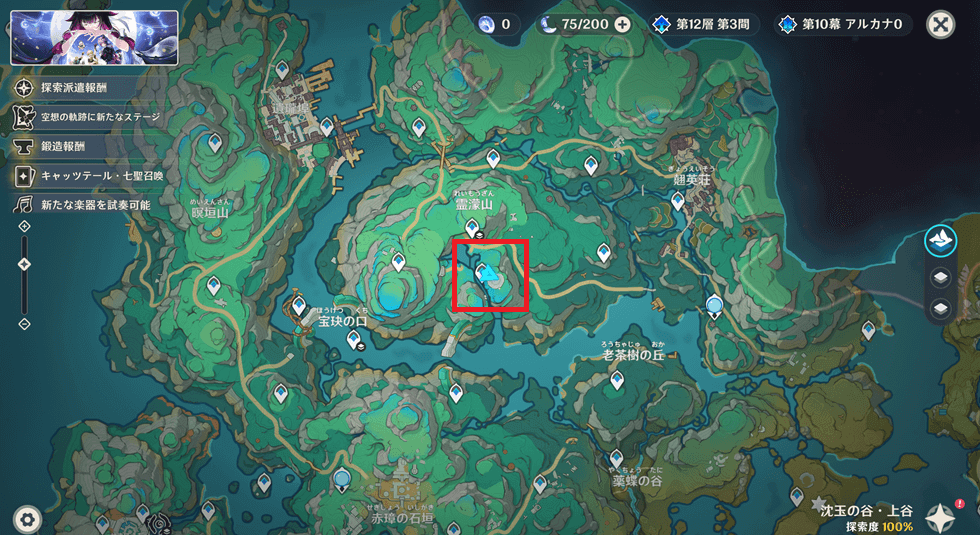
Task: Open the 探索派遣報酬 notification
Action: click(x=74, y=88)
